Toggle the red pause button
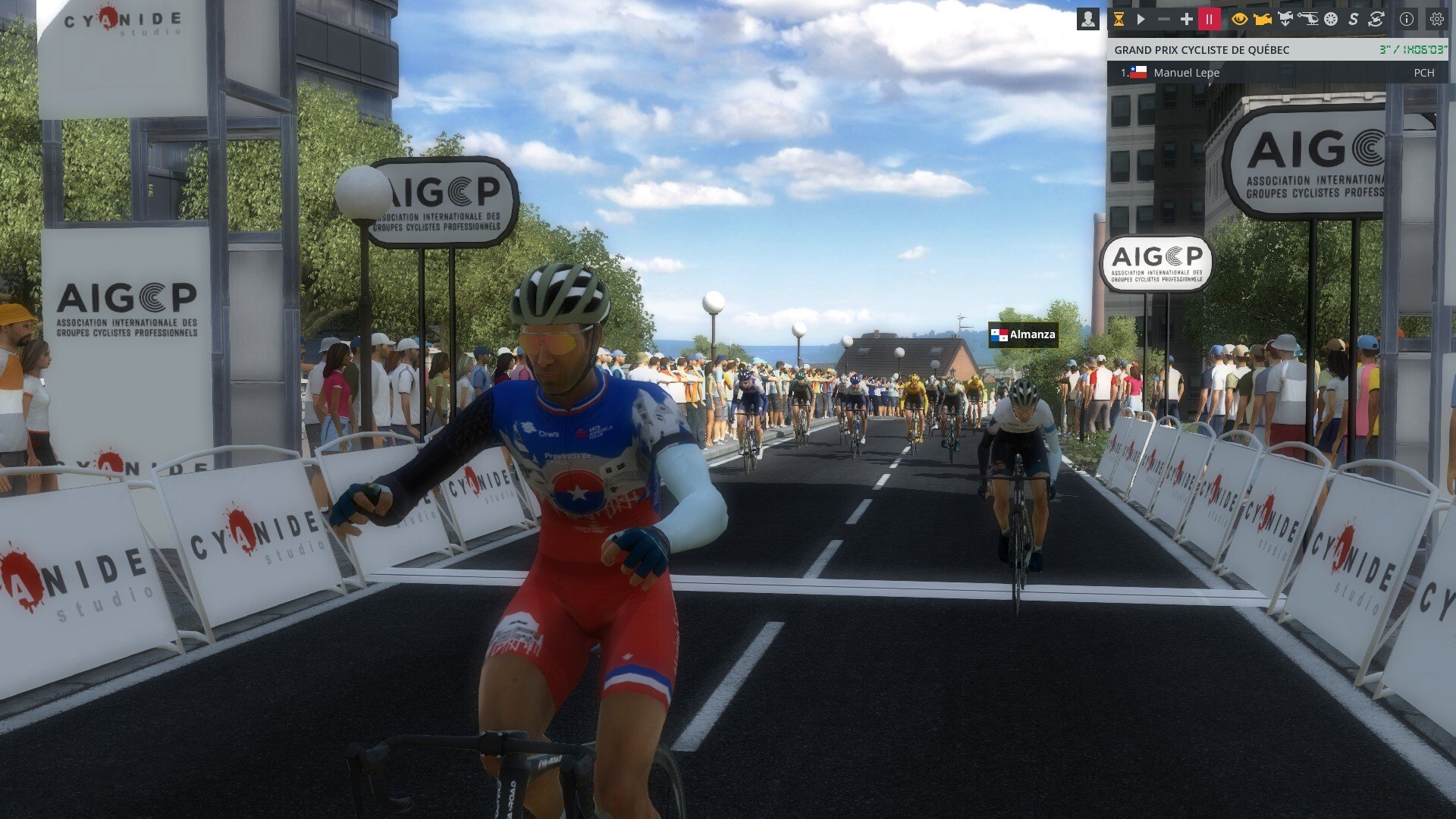 [1209, 20]
